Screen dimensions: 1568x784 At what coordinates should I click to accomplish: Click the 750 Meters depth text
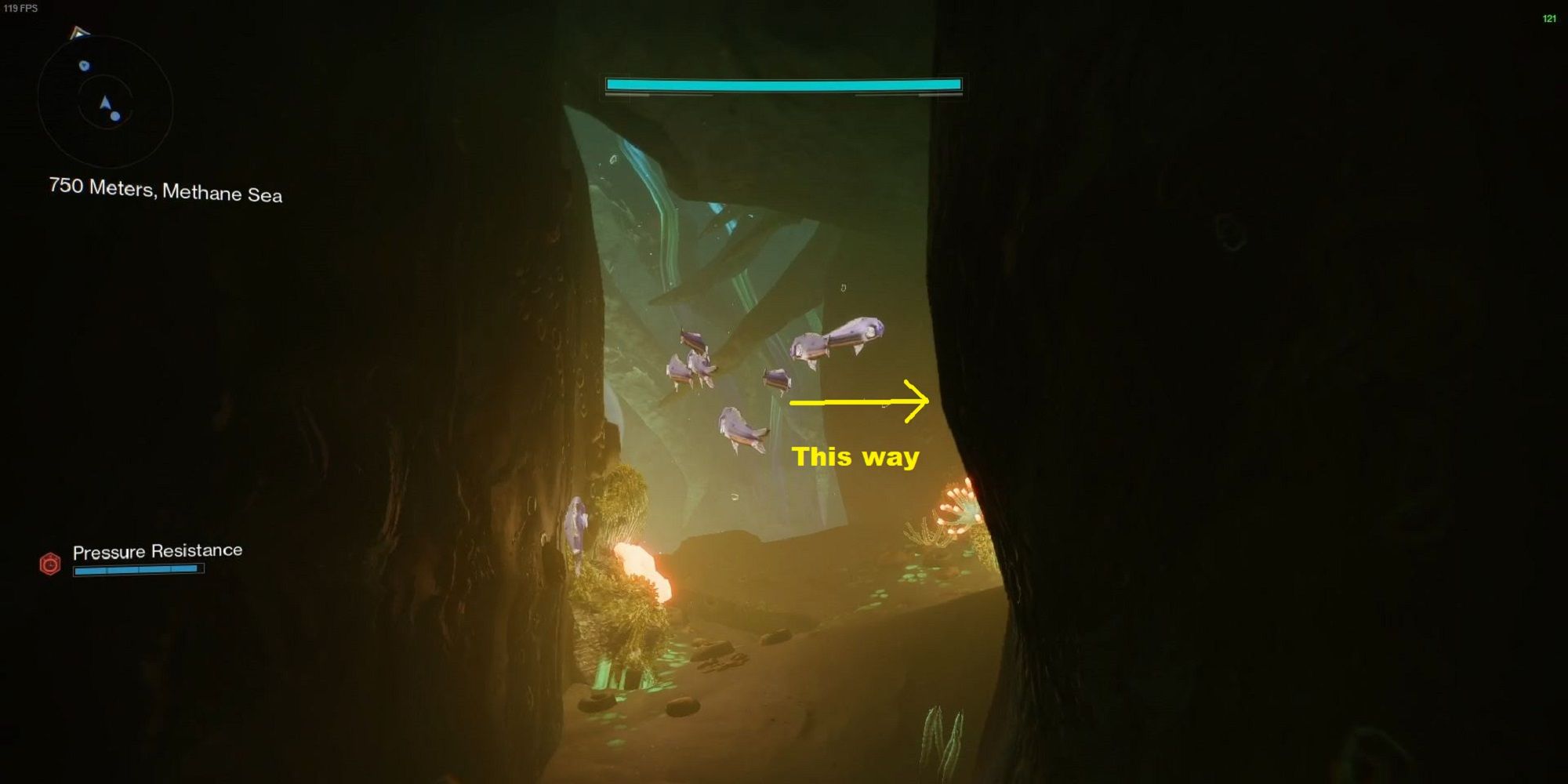tap(102, 187)
